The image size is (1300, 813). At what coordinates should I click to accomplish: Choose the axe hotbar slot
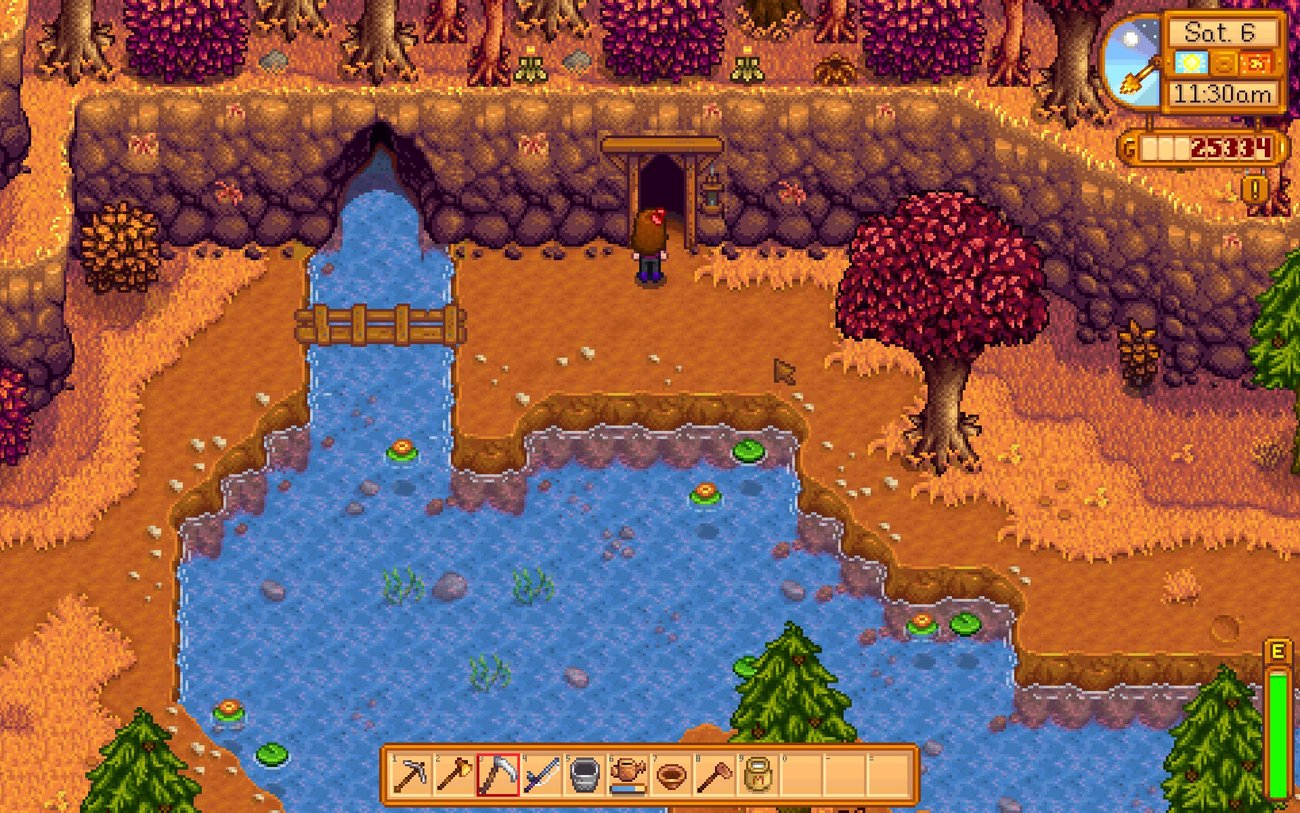click(454, 775)
